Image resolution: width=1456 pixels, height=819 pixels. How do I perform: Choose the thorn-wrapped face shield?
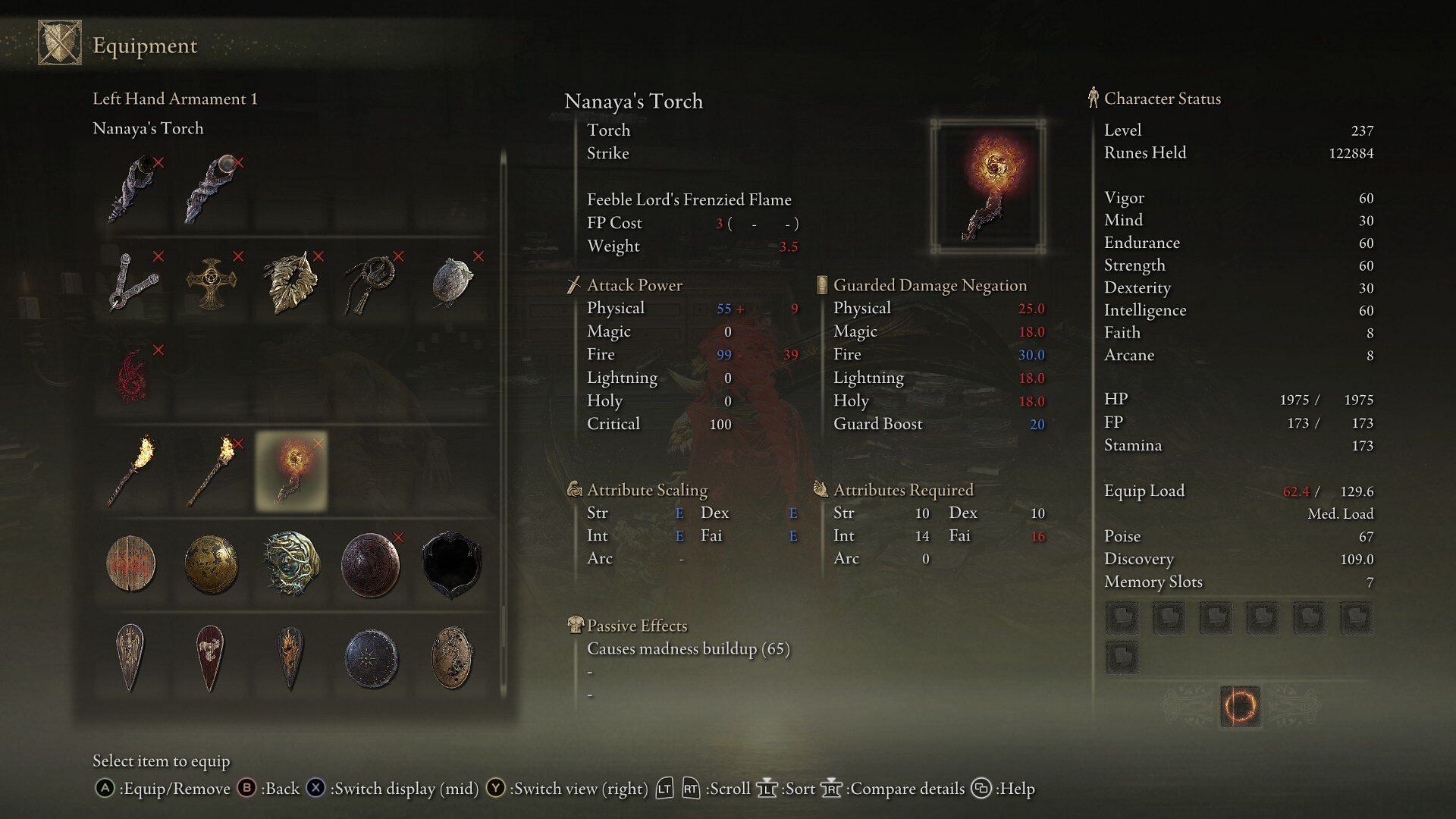tap(291, 565)
